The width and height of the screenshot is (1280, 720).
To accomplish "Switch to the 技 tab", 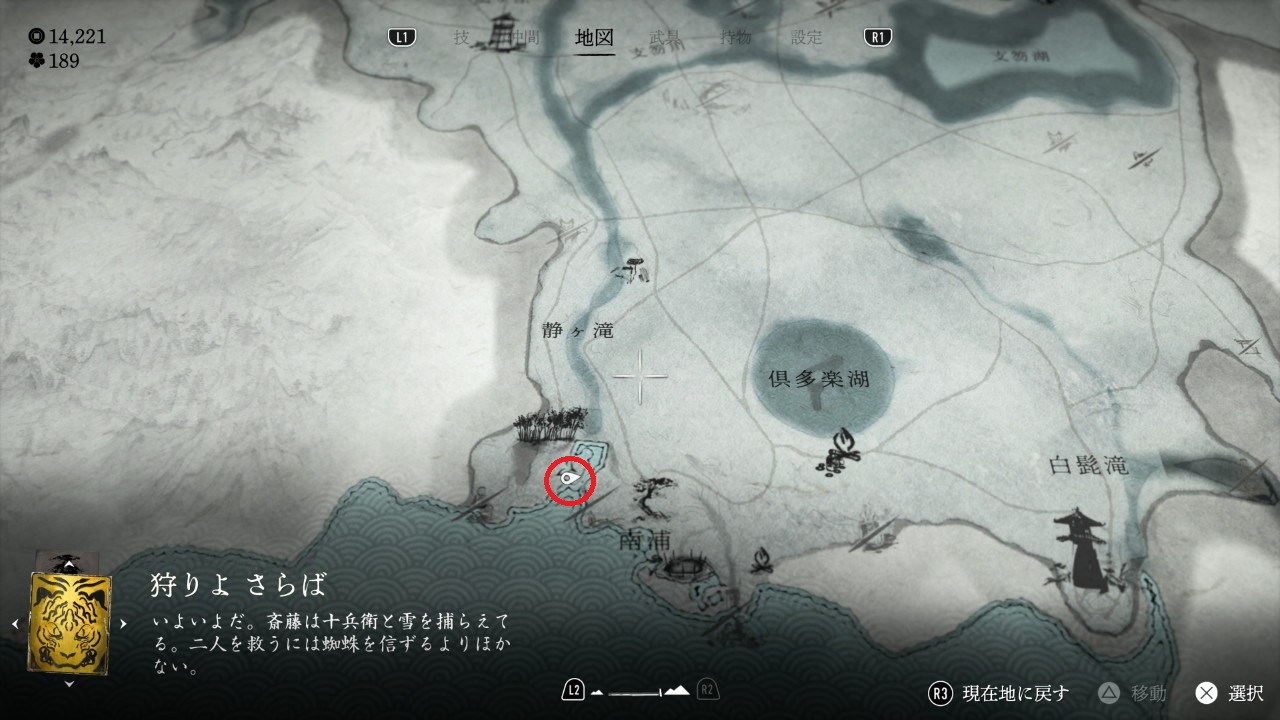I will pyautogui.click(x=461, y=38).
